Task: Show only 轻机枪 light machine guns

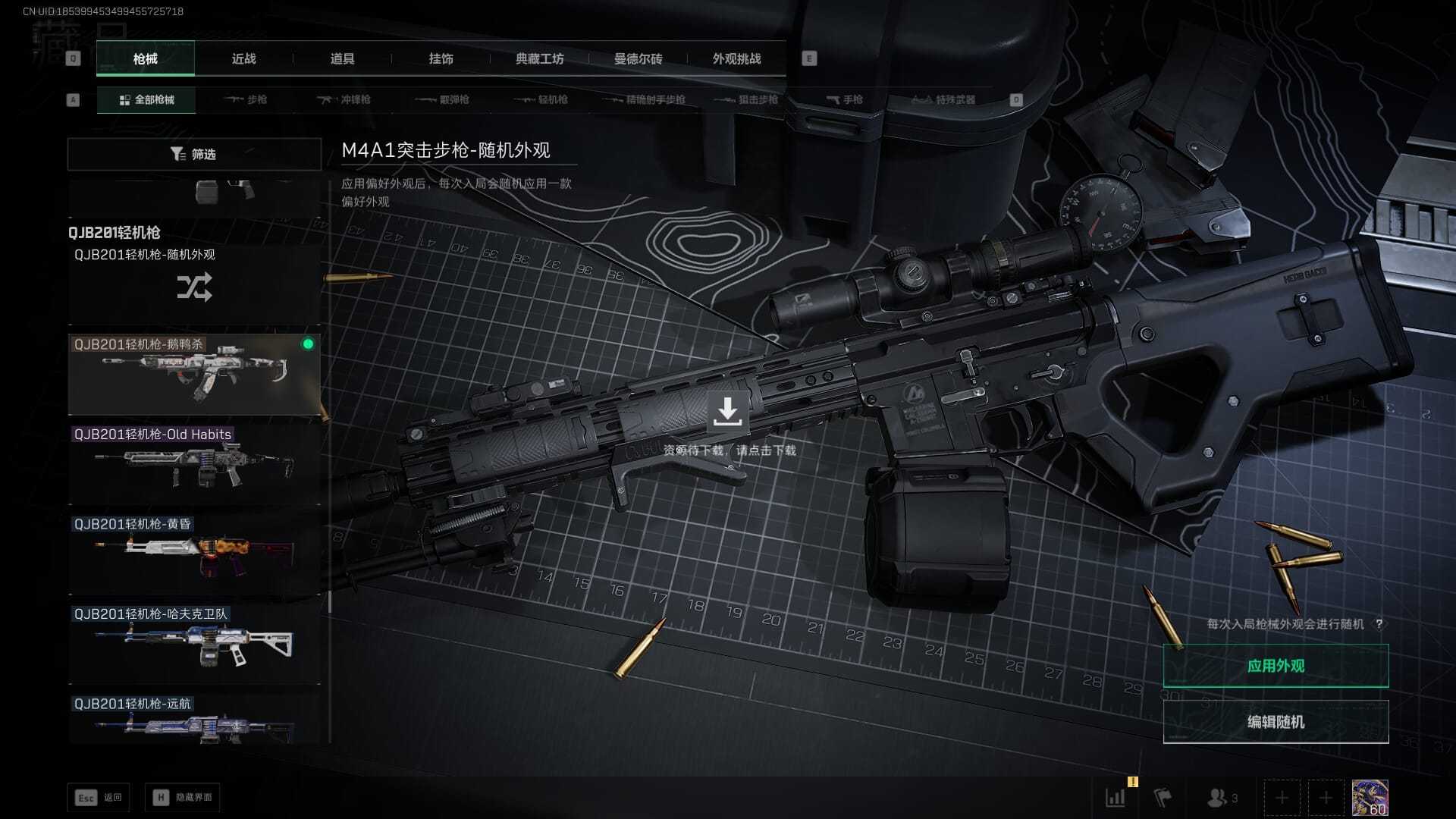Action: click(541, 100)
